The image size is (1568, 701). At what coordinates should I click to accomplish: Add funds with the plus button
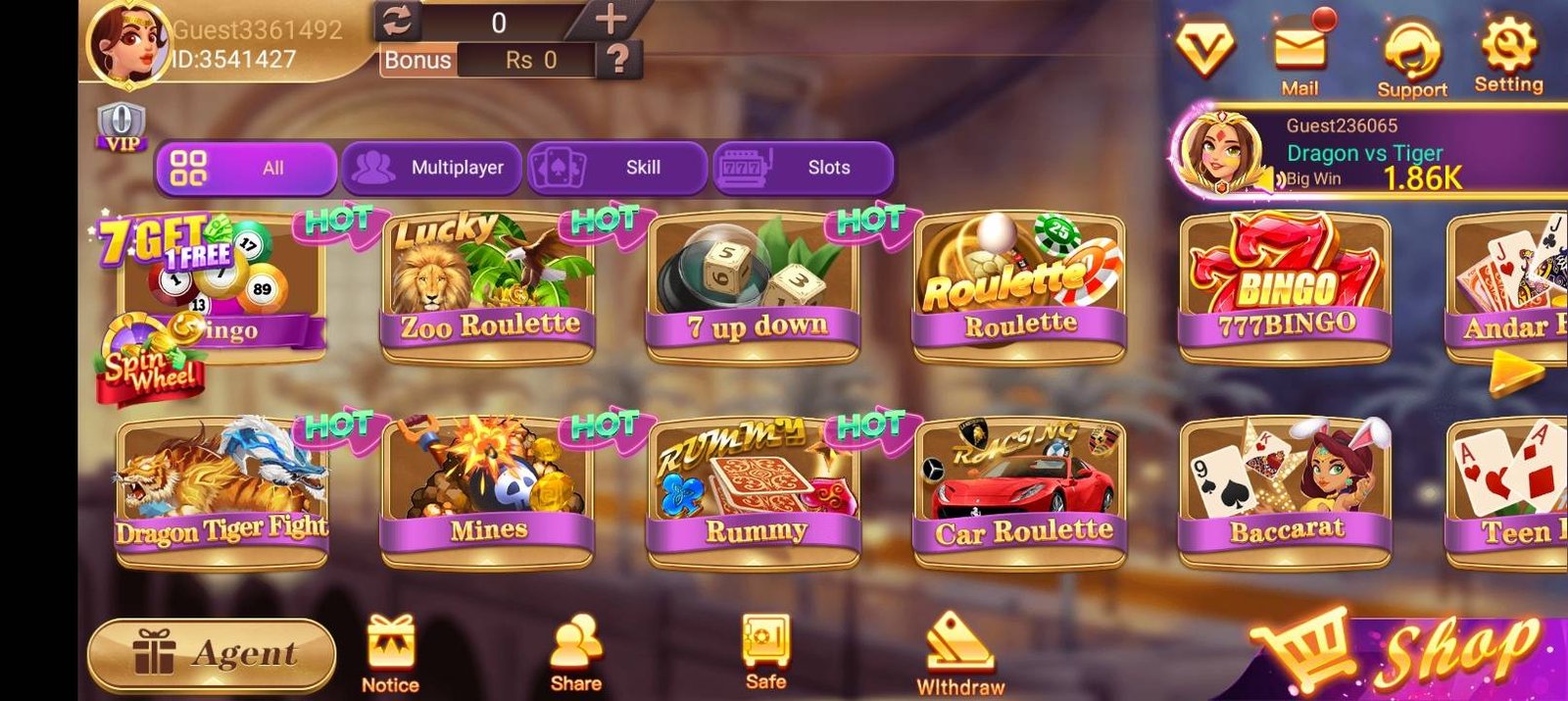[x=611, y=20]
